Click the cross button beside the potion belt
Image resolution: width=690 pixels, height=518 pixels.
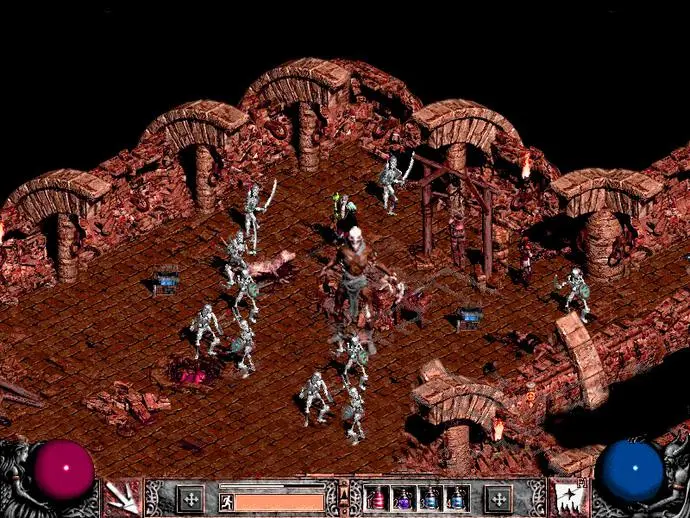pos(498,498)
